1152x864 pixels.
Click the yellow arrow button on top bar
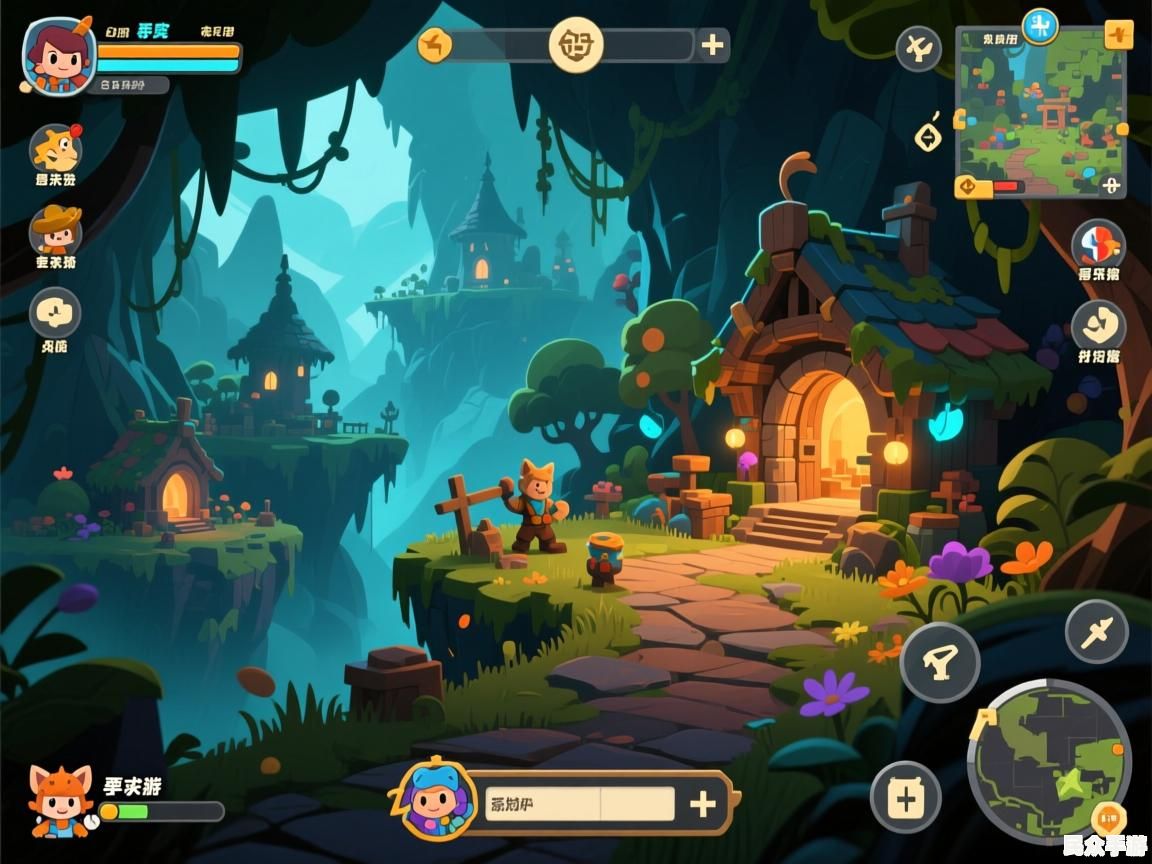(x=435, y=45)
